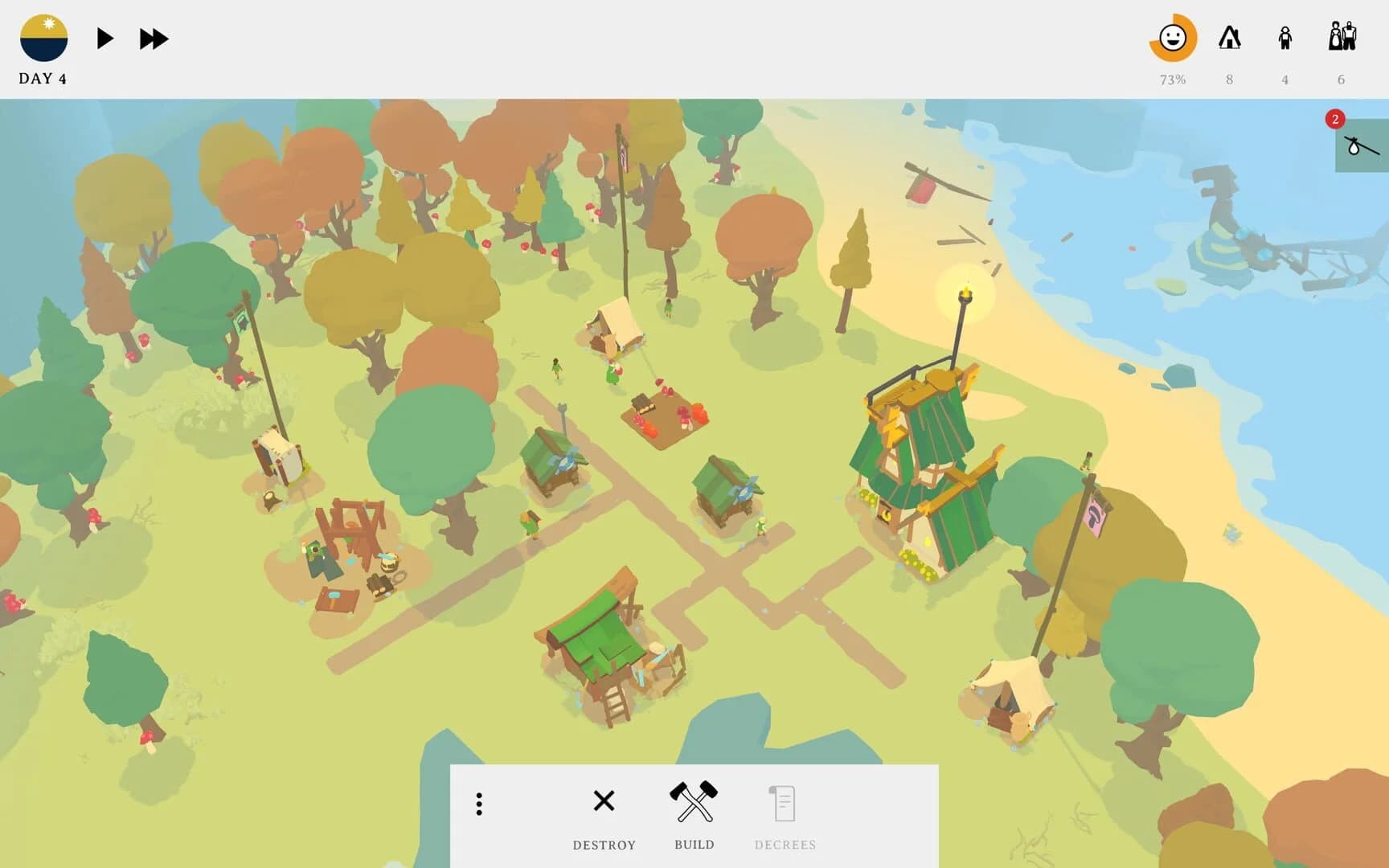Activate the Destroy tool
The height and width of the screenshot is (868, 1389).
(x=603, y=801)
